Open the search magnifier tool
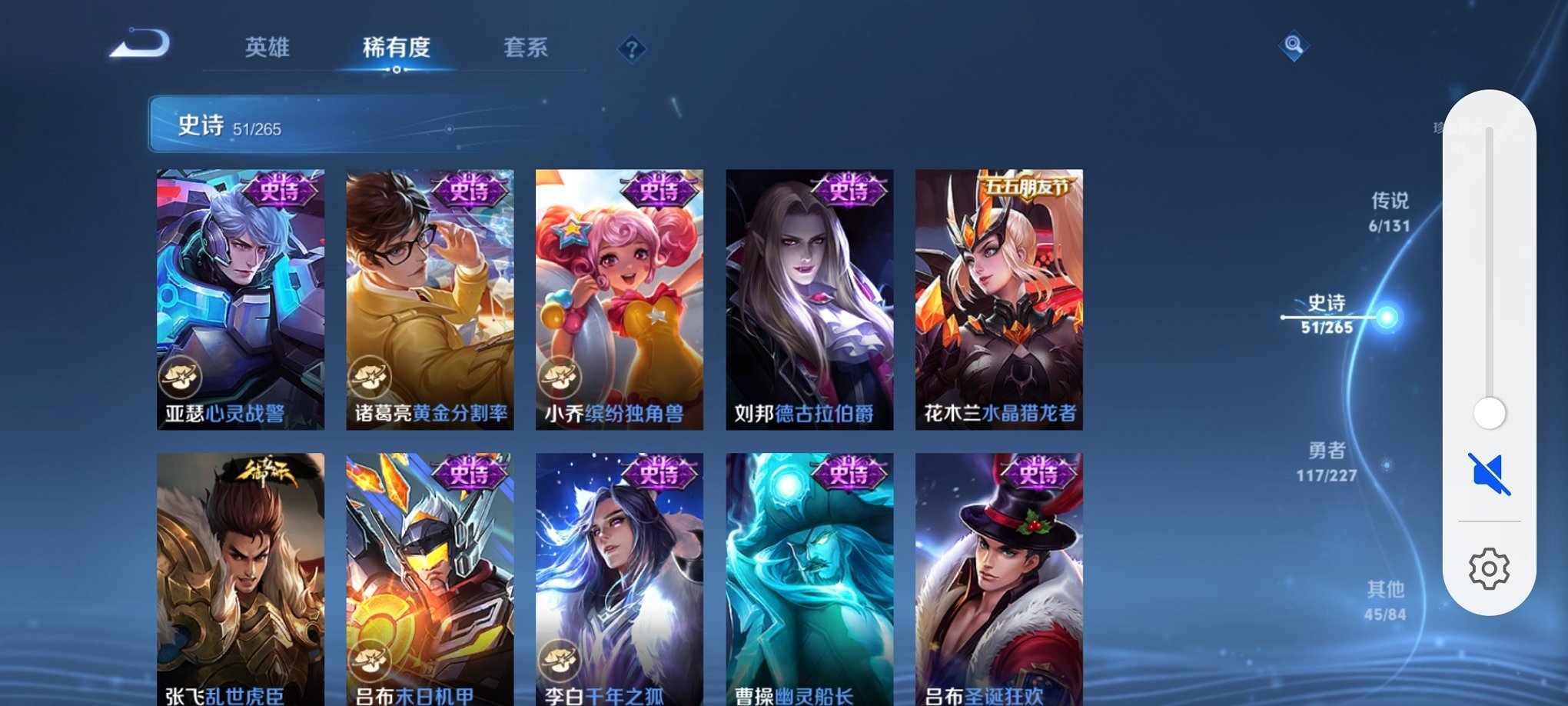1568x706 pixels. click(x=1294, y=47)
